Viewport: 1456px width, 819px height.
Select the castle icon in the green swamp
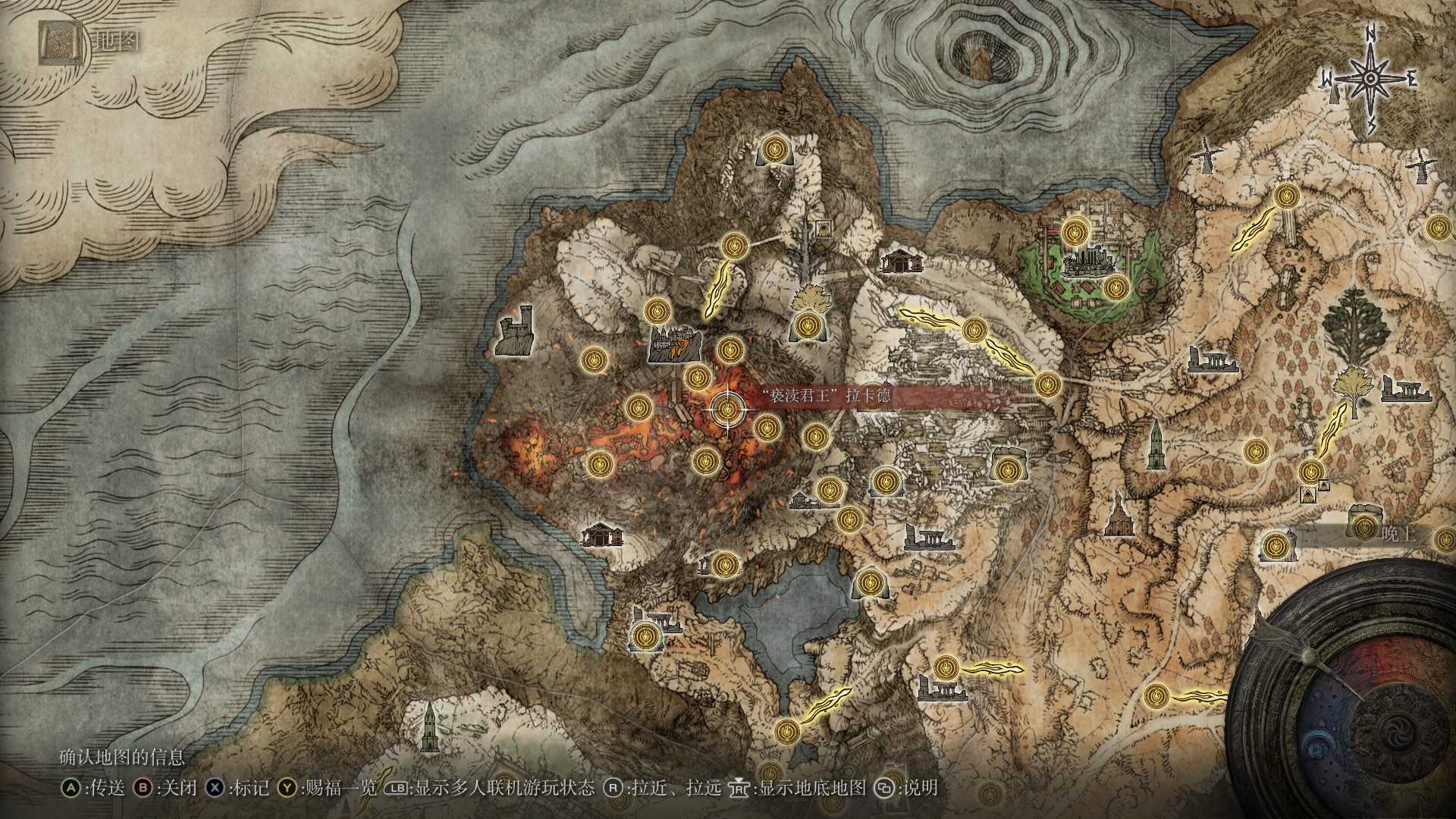1088,263
